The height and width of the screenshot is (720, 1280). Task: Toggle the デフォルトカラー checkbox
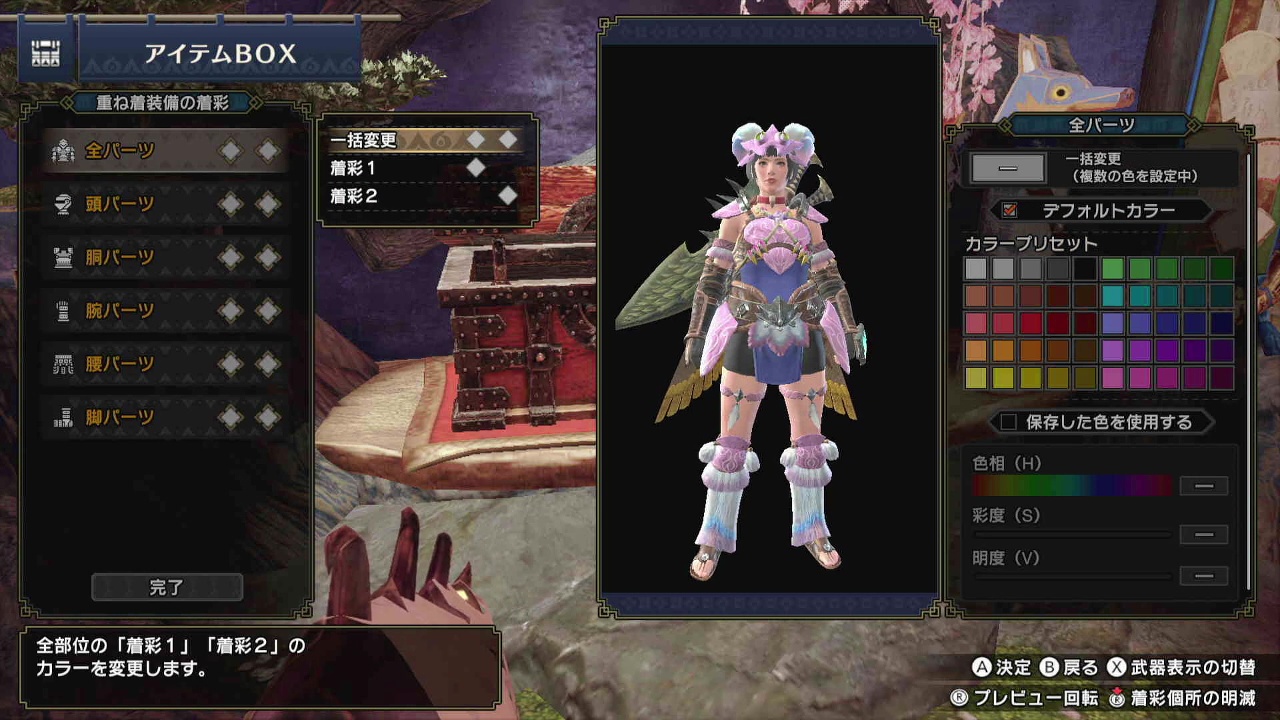1009,211
